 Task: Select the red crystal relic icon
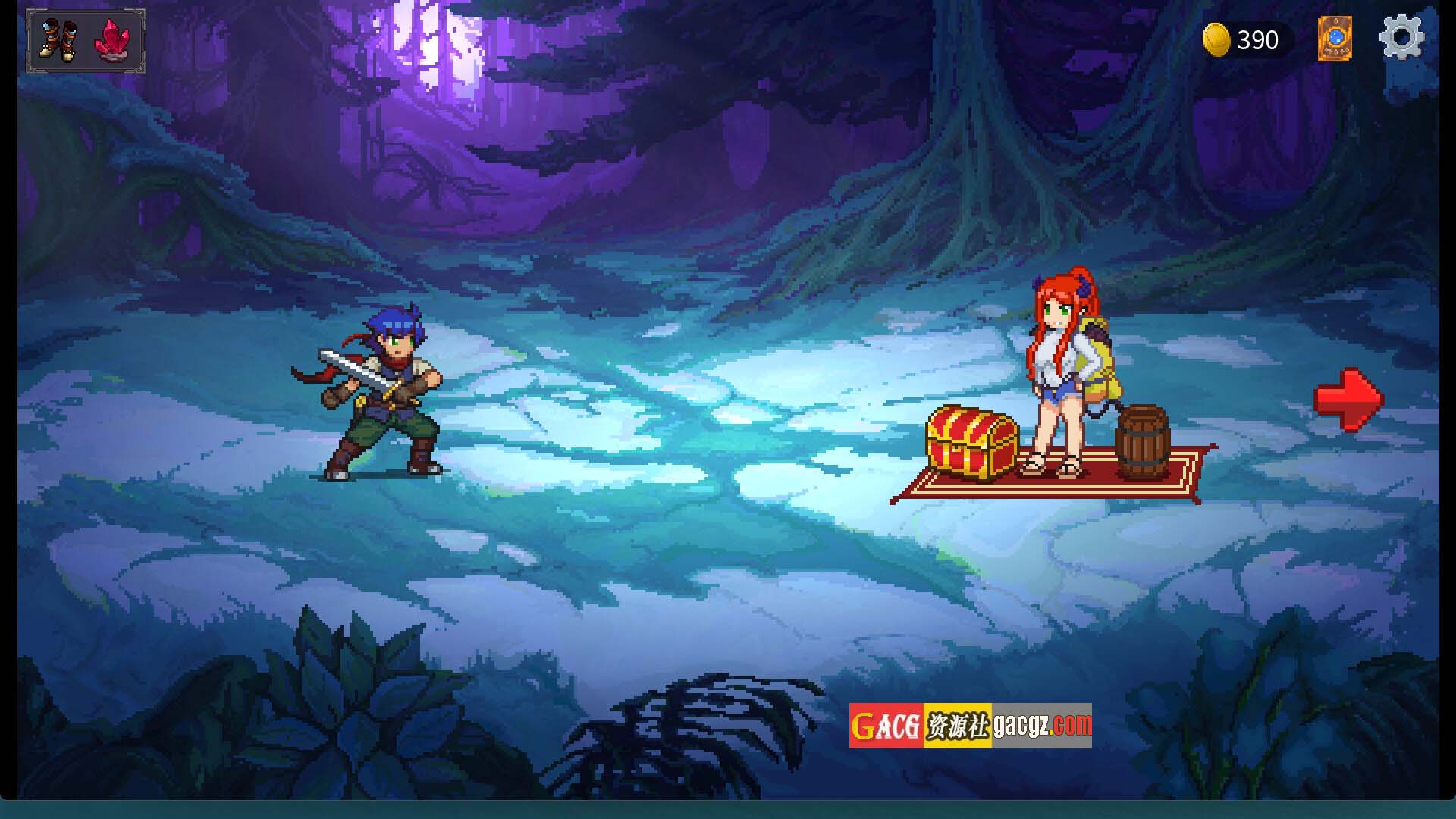[x=113, y=40]
